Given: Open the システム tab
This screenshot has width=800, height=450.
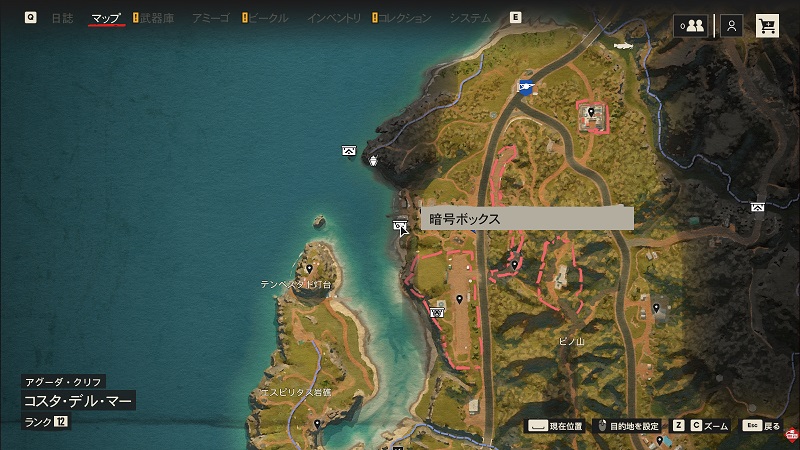Looking at the screenshot, I should point(470,18).
